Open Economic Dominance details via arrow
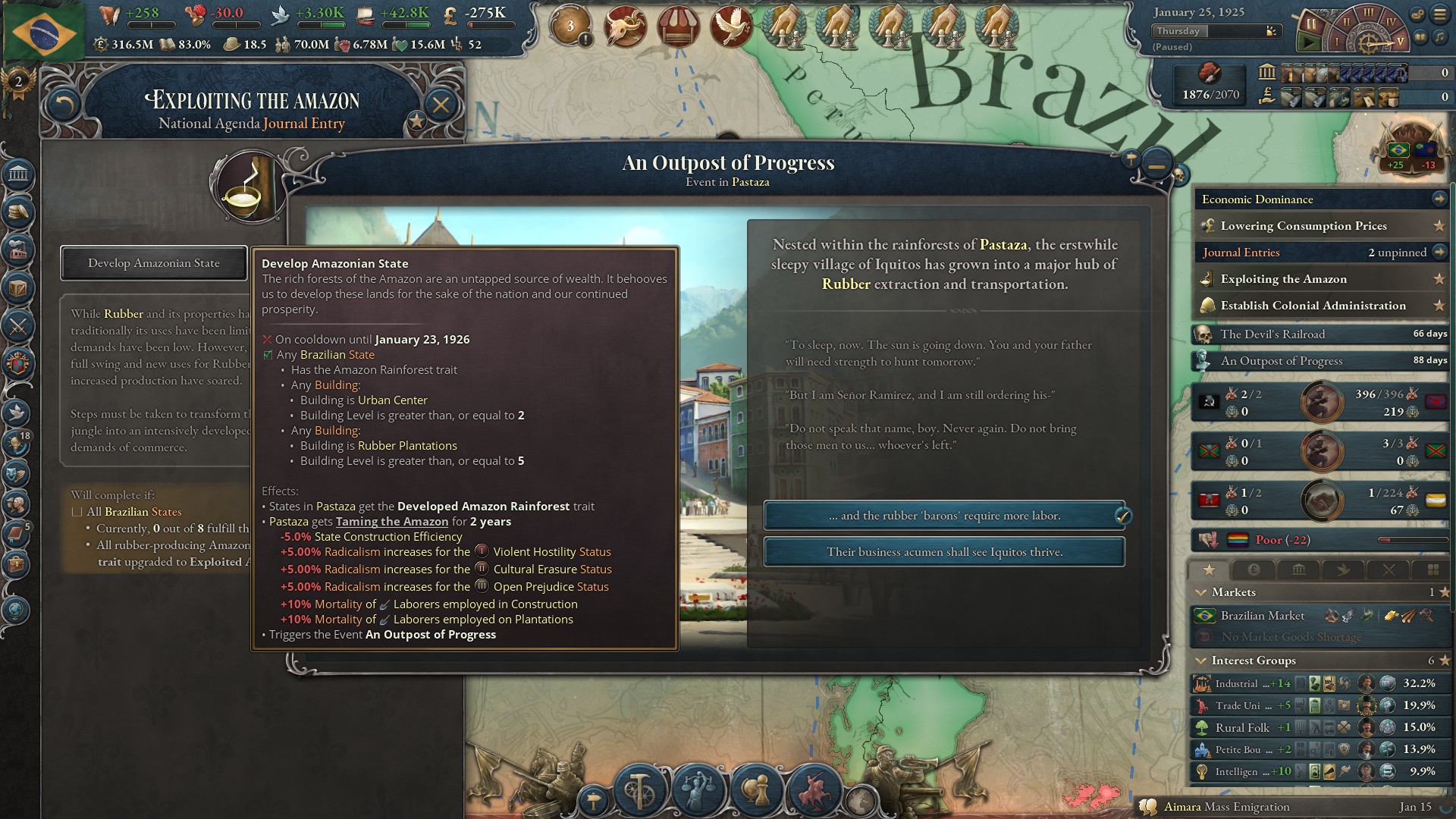The width and height of the screenshot is (1456, 819). (x=1439, y=199)
